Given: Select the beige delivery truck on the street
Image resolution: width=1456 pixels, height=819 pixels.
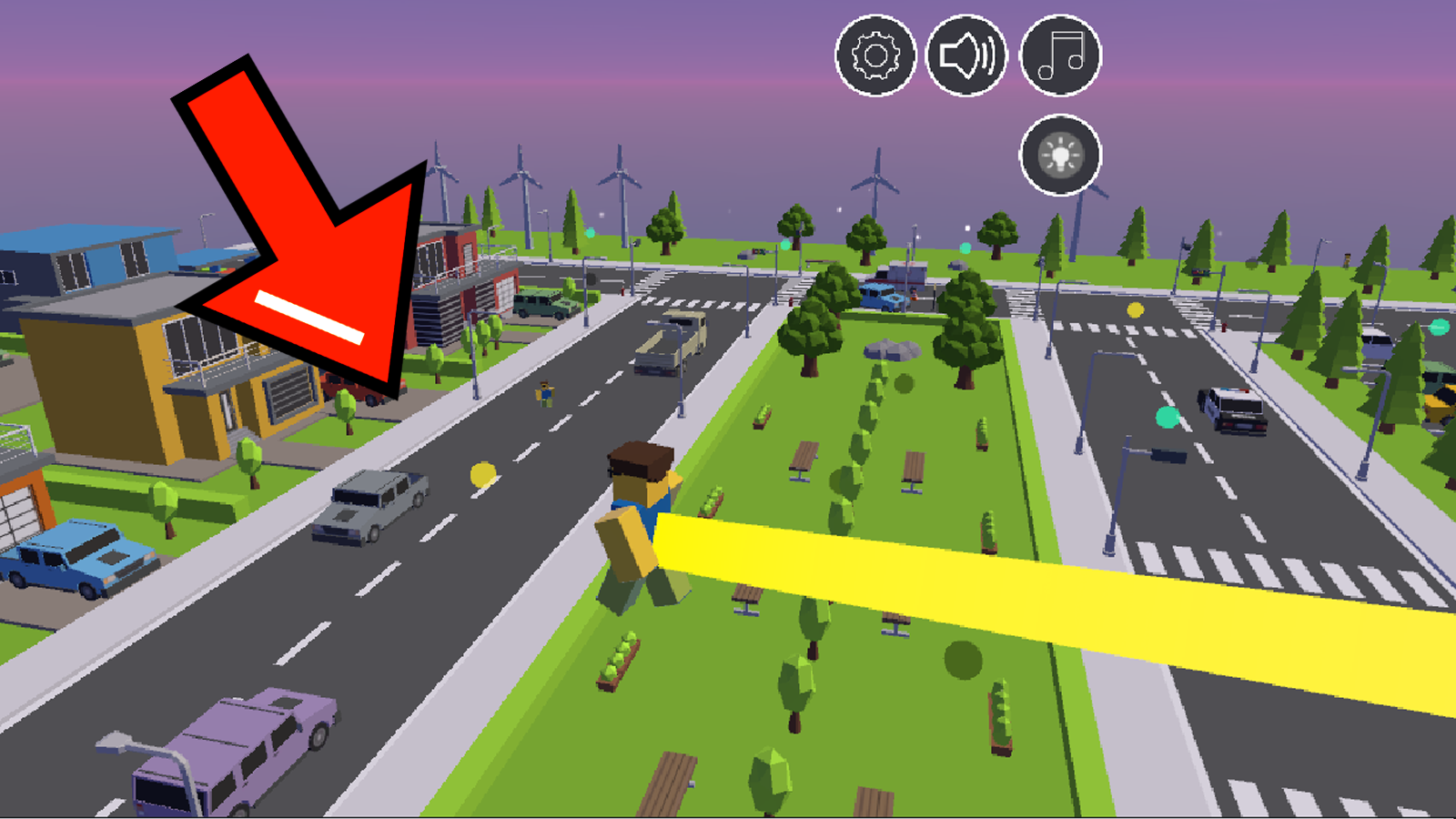Looking at the screenshot, I should point(673,341).
